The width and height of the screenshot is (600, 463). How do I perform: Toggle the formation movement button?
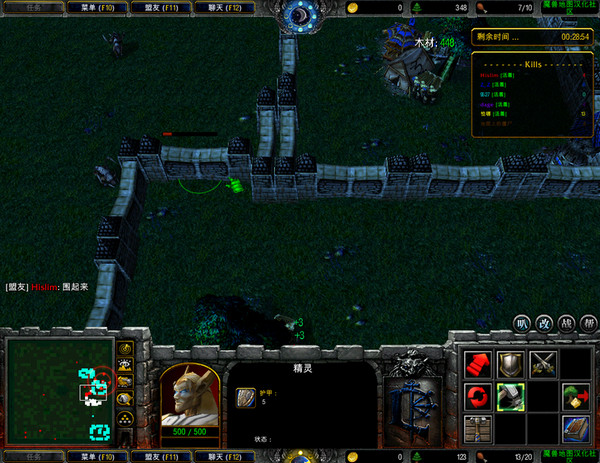click(125, 418)
